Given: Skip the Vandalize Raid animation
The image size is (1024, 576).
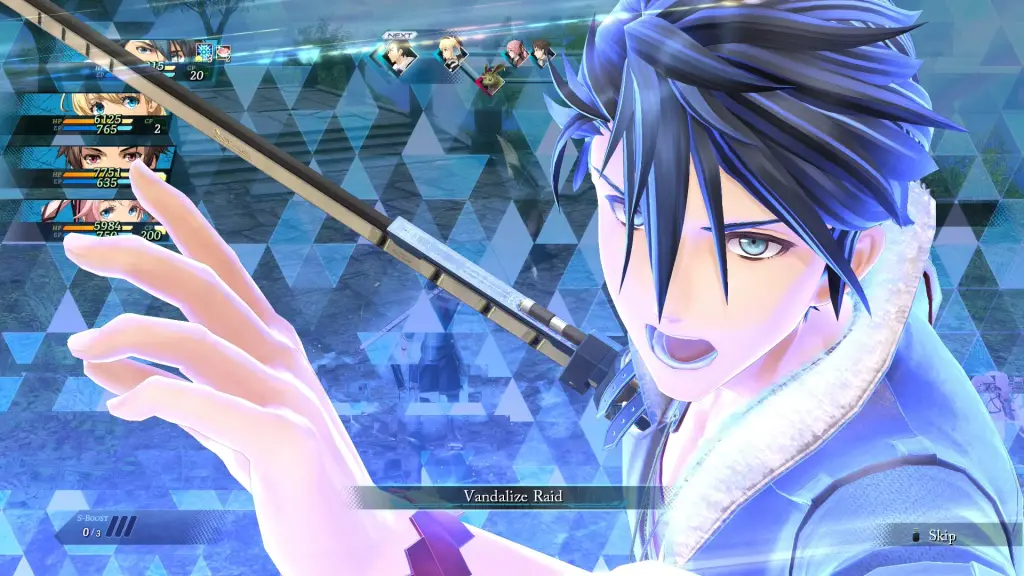Looking at the screenshot, I should tap(935, 536).
